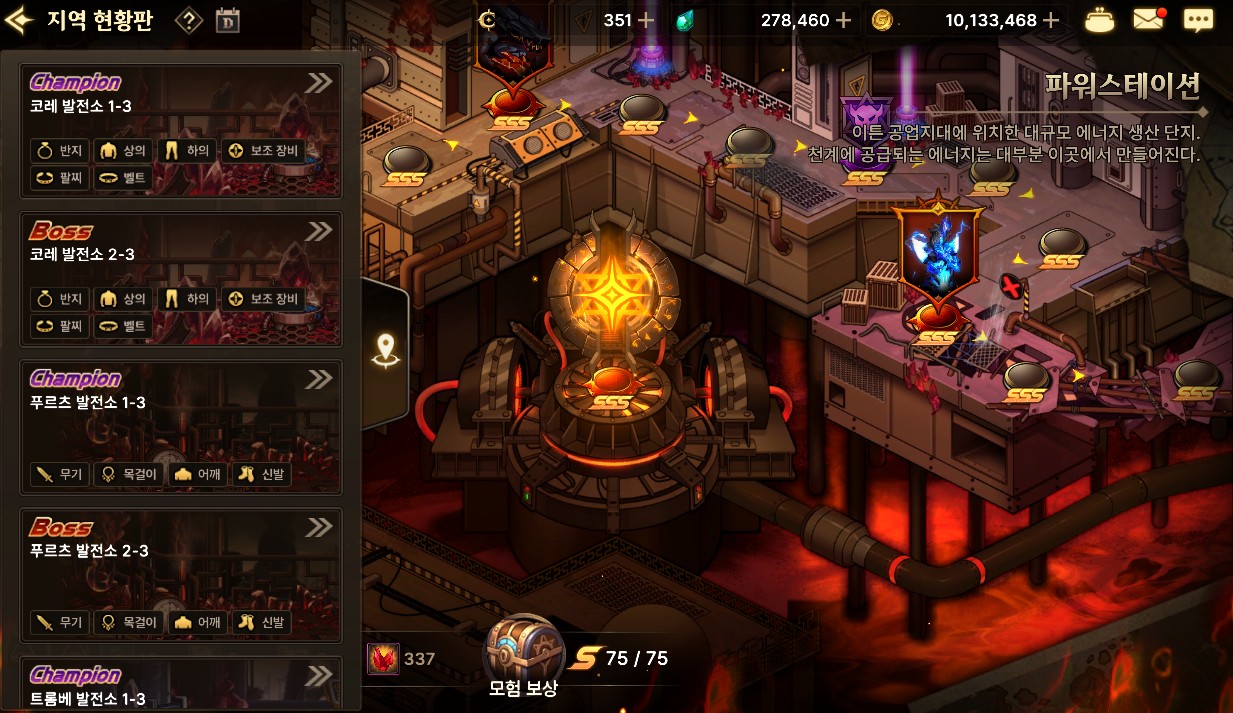
Task: Open the D dictionary icon
Action: coord(228,21)
